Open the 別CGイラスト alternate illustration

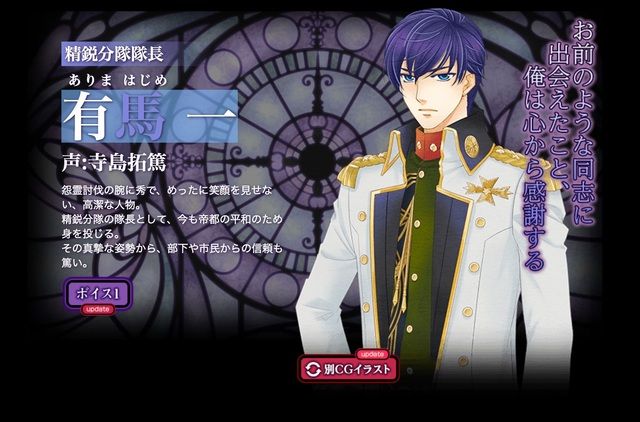click(348, 369)
